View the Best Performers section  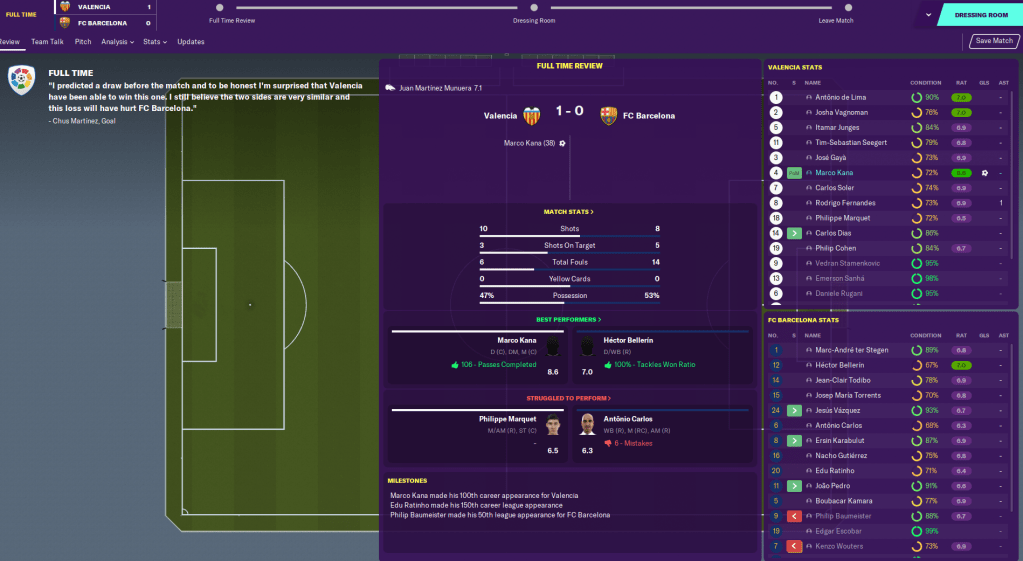(x=569, y=319)
